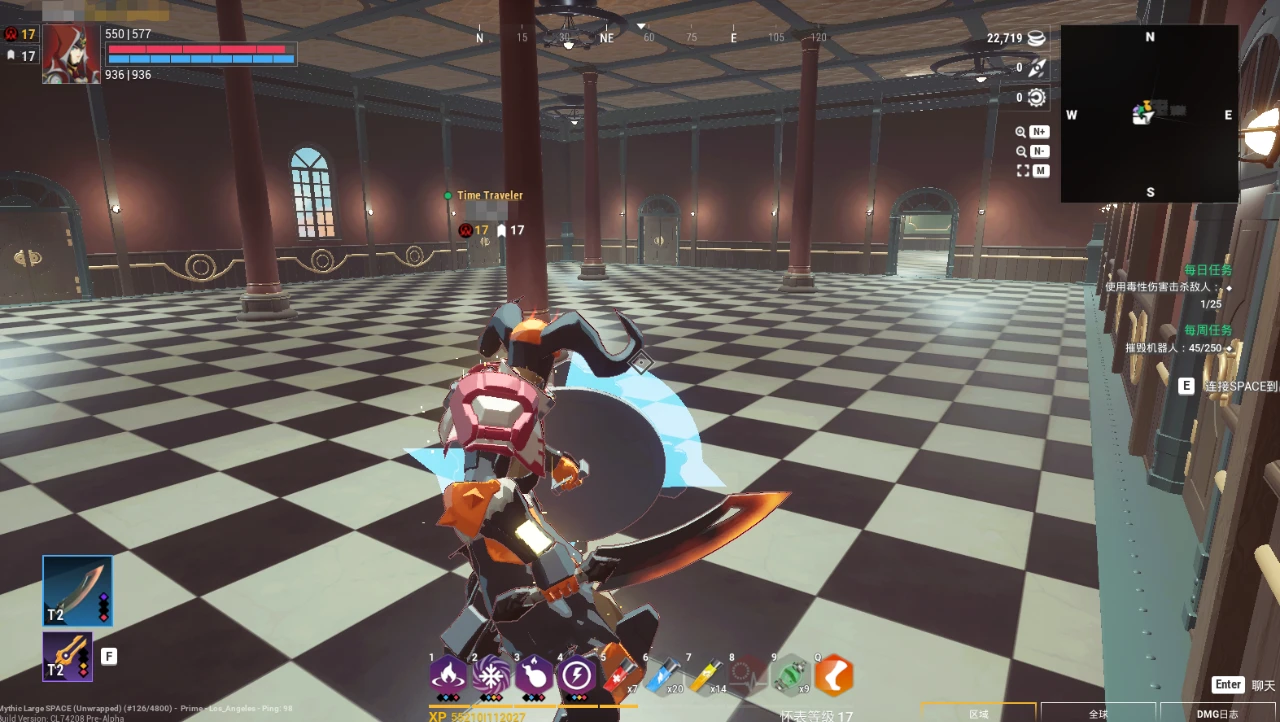Switch to the T2 secondary weapon
1280x722 pixels.
point(68,656)
